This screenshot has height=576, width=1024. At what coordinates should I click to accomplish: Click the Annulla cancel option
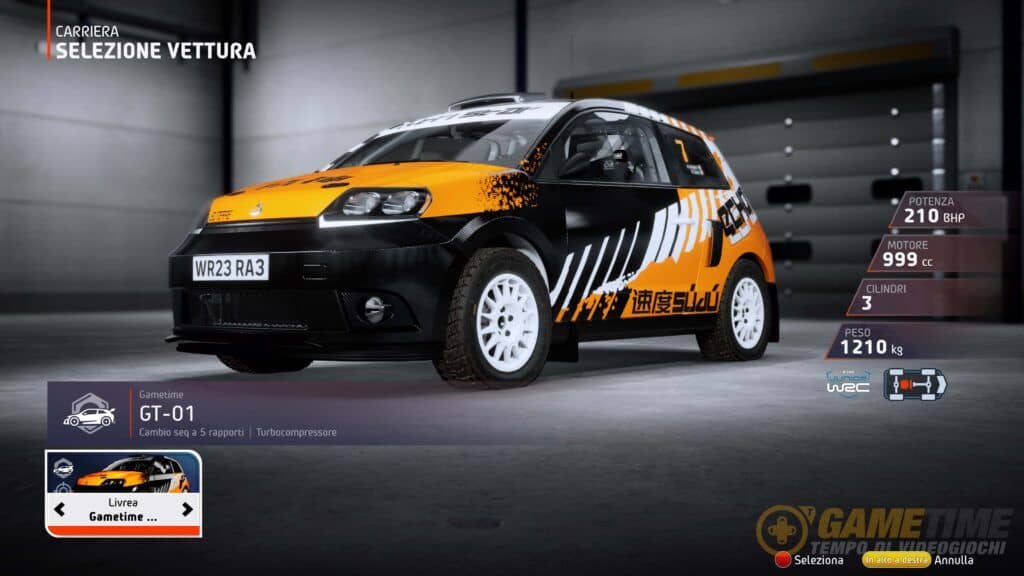[x=954, y=560]
